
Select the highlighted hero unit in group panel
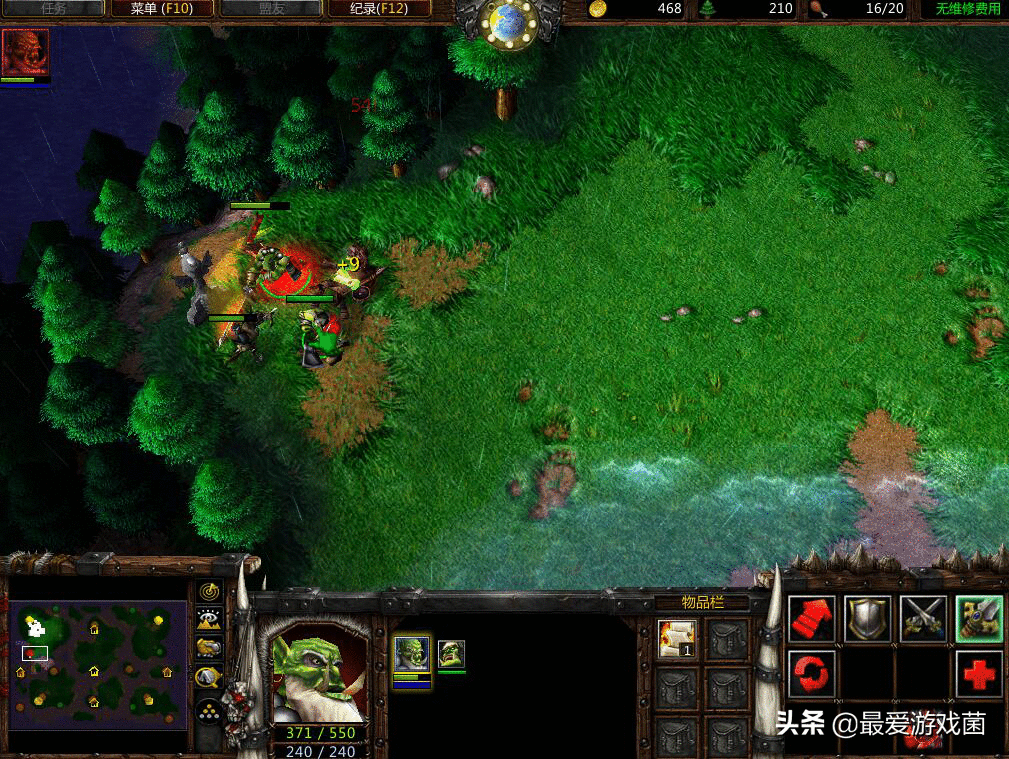411,655
